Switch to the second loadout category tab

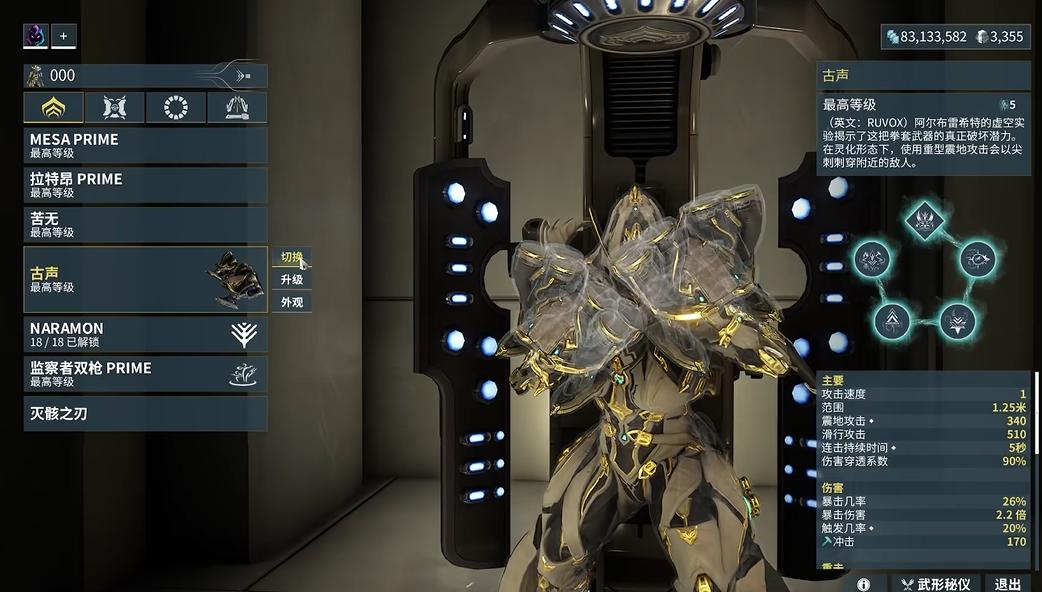pos(115,107)
